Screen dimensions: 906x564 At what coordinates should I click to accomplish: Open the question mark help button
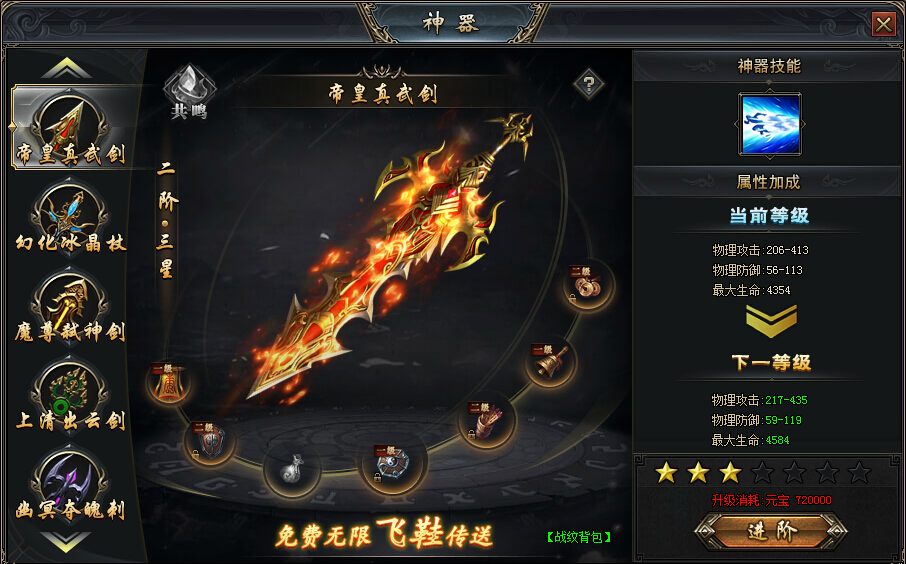pyautogui.click(x=589, y=85)
